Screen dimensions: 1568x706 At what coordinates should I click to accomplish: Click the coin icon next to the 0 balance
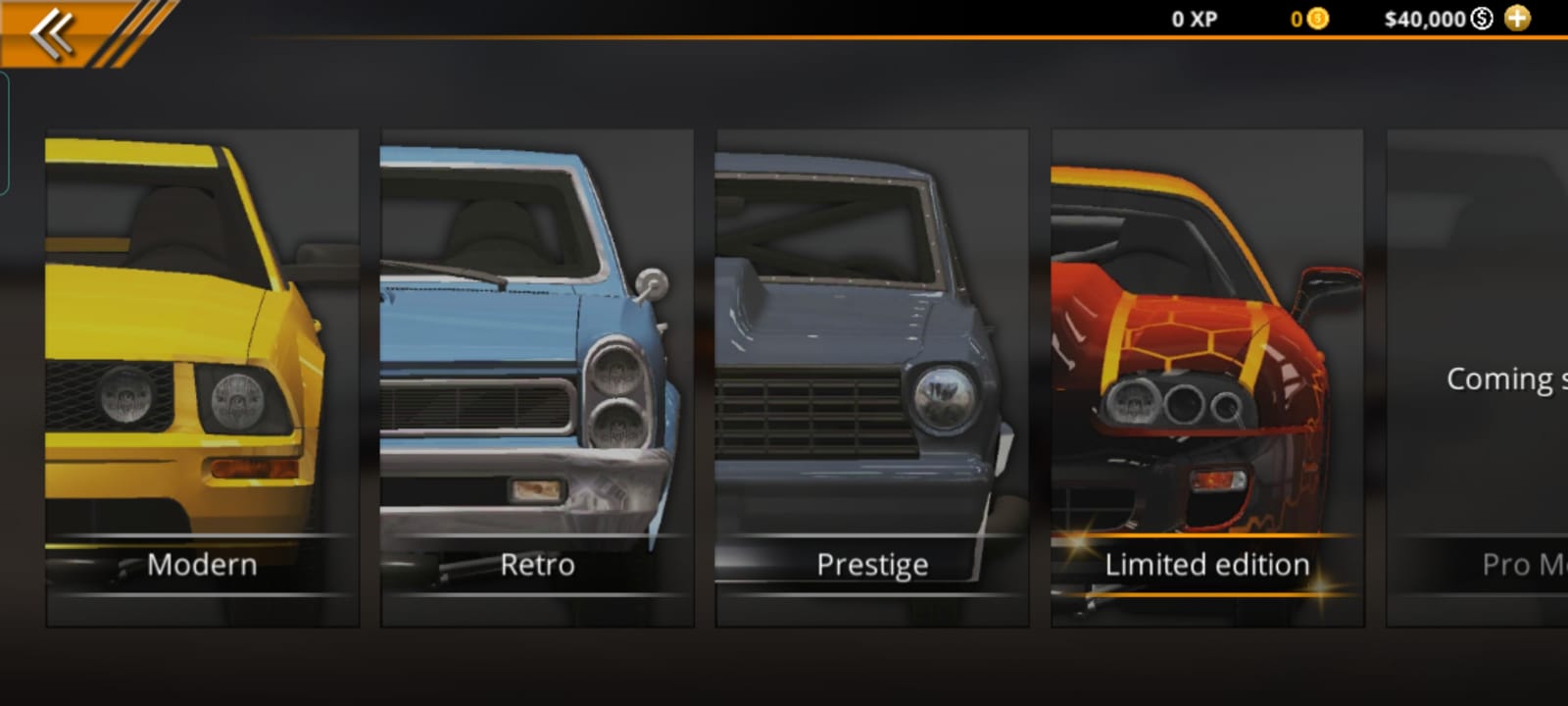tap(1318, 19)
